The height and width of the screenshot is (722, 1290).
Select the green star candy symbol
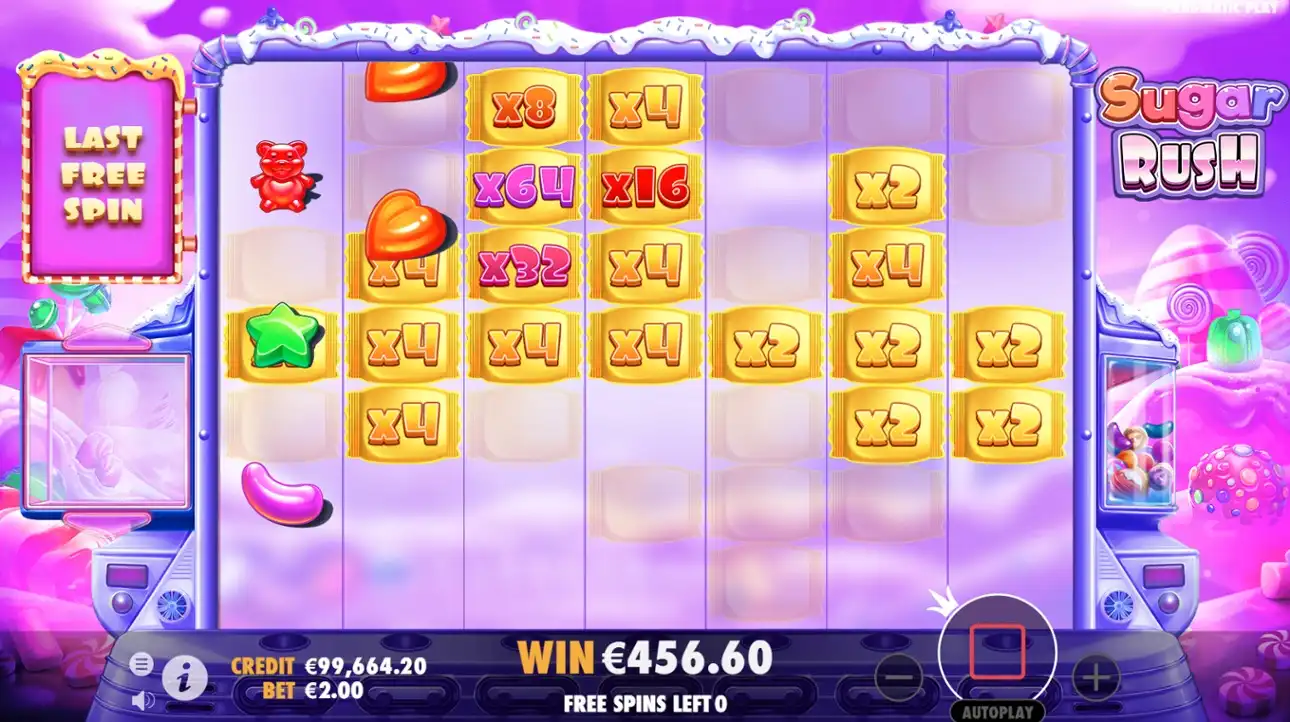(x=281, y=338)
